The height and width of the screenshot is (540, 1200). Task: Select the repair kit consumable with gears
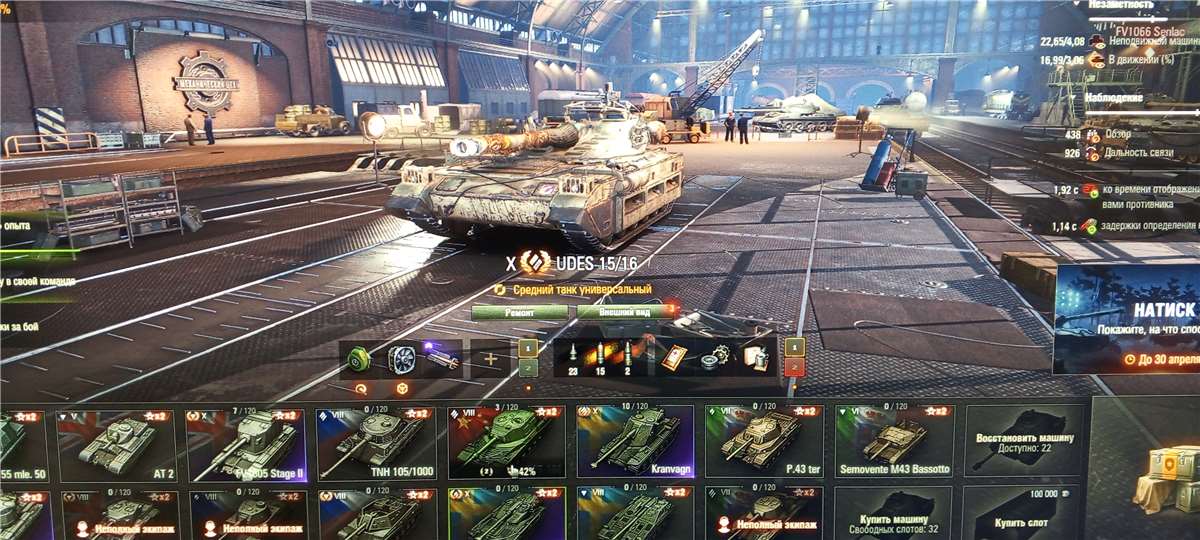pos(714,359)
